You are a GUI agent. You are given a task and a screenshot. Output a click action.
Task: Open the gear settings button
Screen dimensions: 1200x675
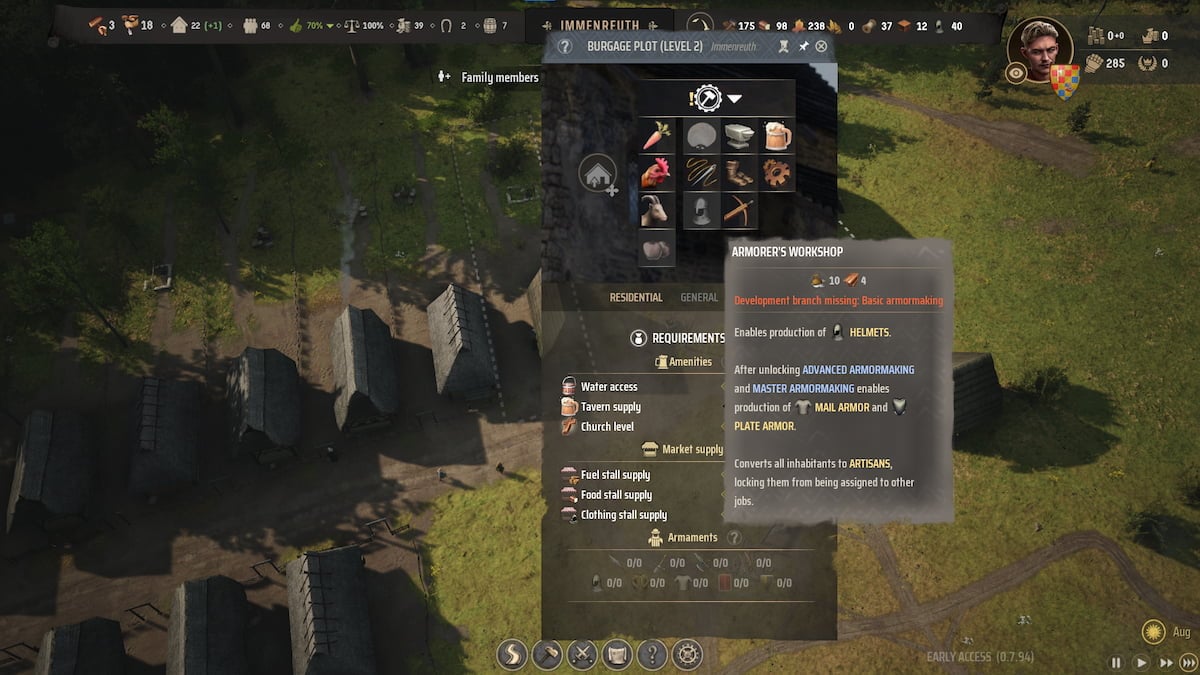(x=687, y=655)
